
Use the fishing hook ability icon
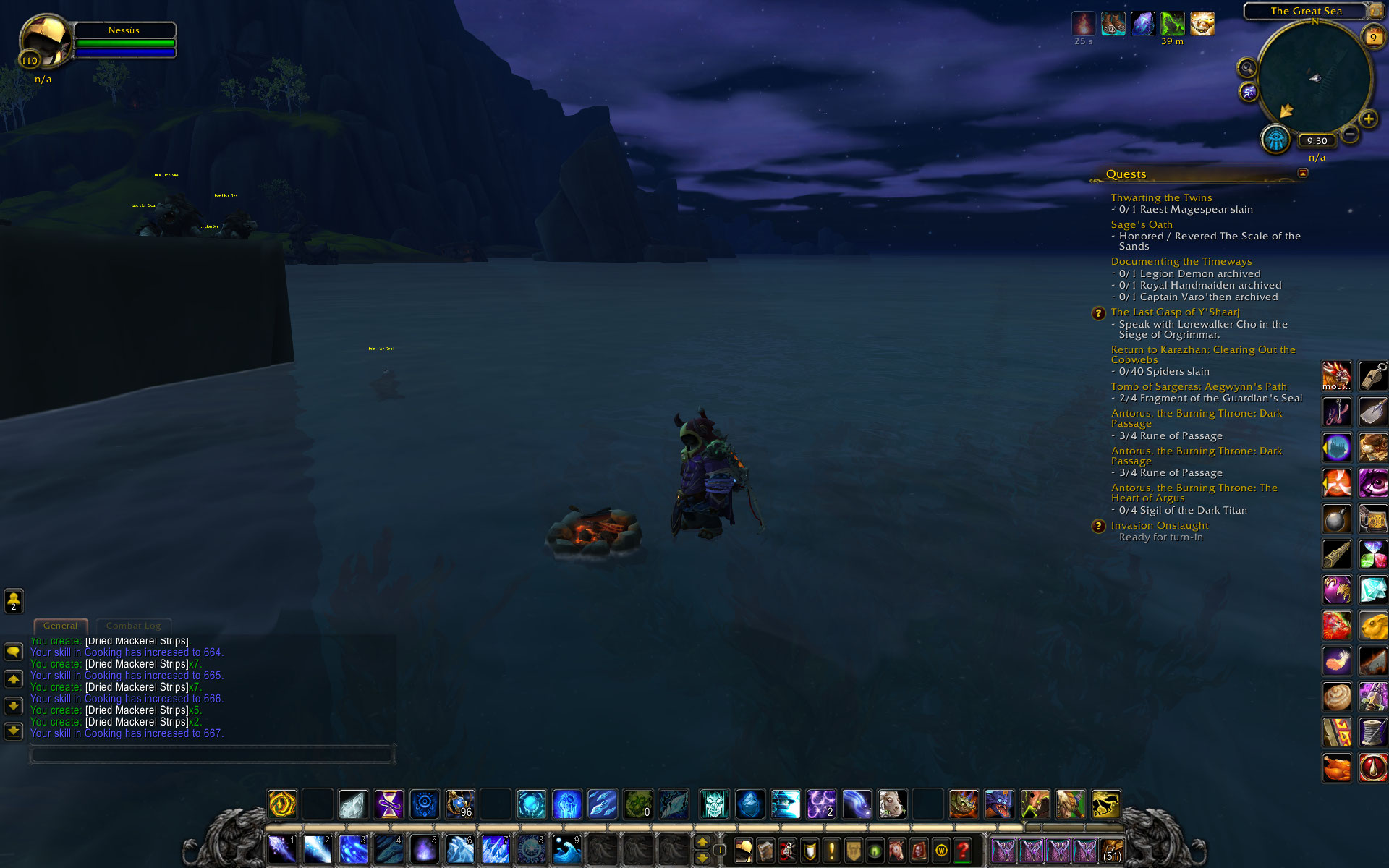pos(1336,412)
